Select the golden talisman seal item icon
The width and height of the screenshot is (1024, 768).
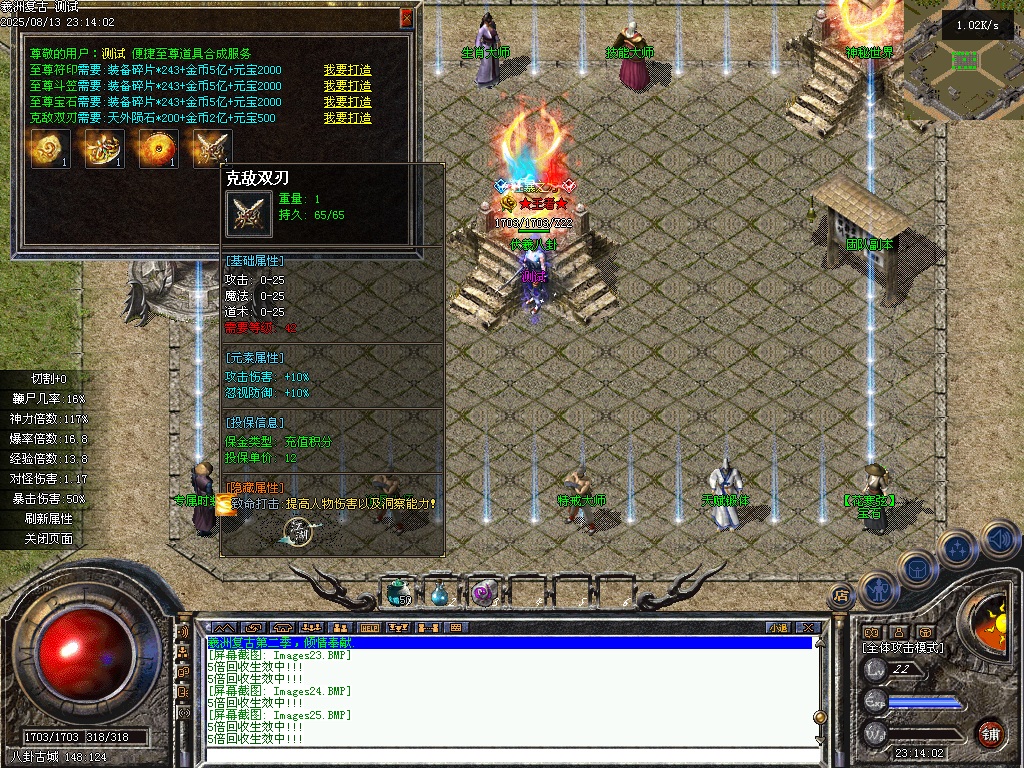(50, 148)
